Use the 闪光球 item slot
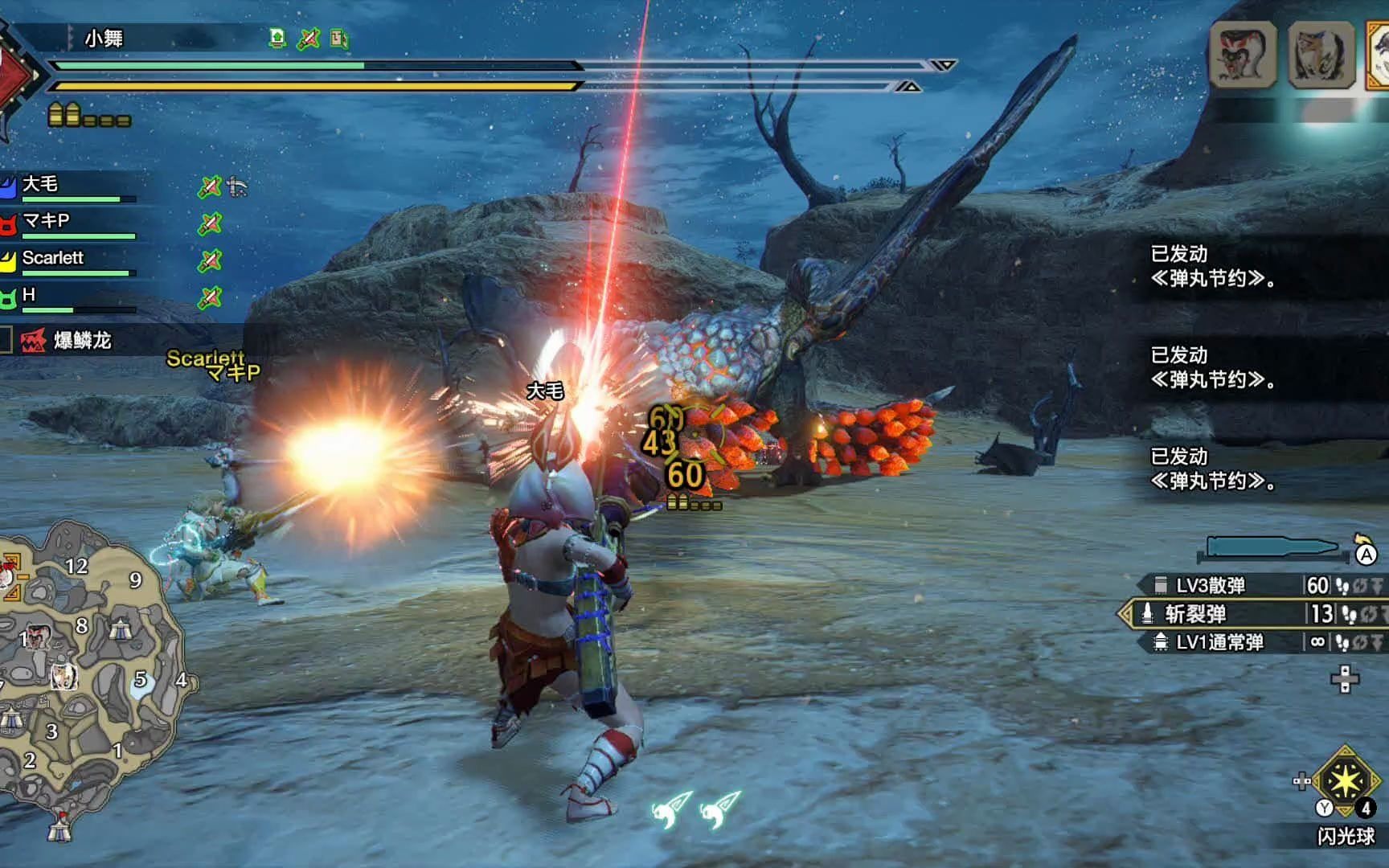This screenshot has height=868, width=1389. tap(1346, 783)
